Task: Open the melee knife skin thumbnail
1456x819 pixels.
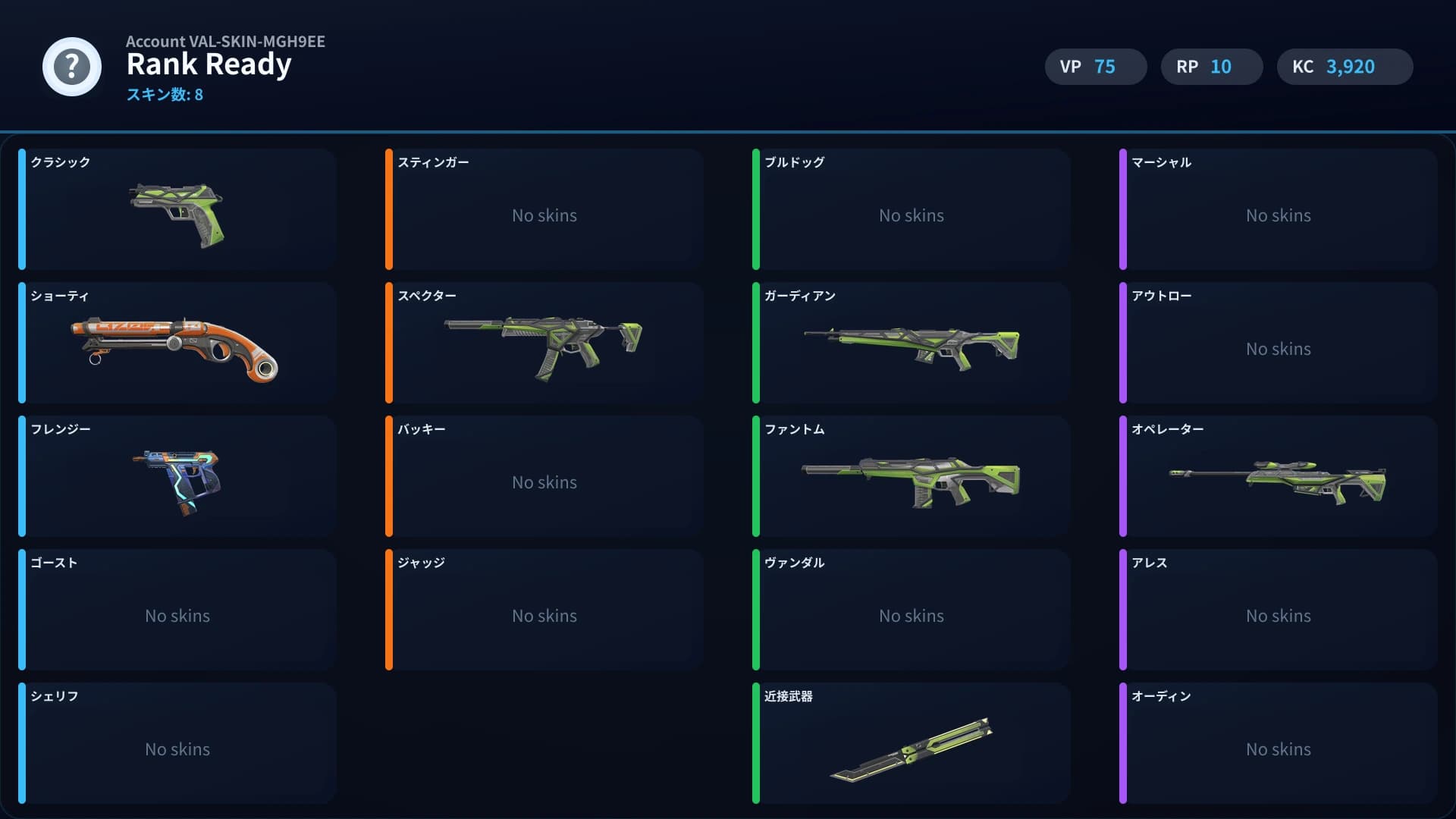Action: [x=910, y=751]
